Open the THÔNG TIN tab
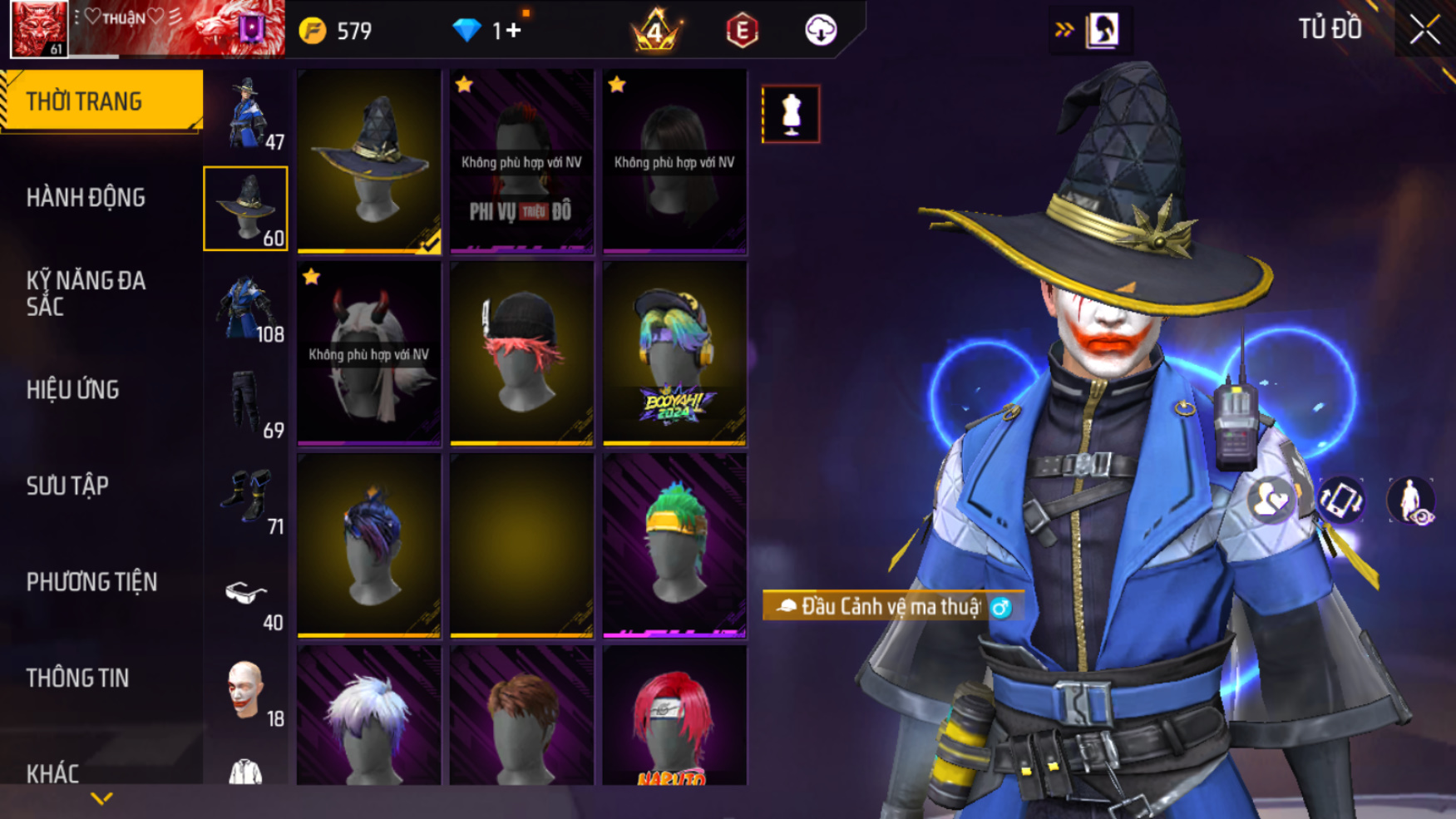Viewport: 1456px width, 819px height. point(77,678)
